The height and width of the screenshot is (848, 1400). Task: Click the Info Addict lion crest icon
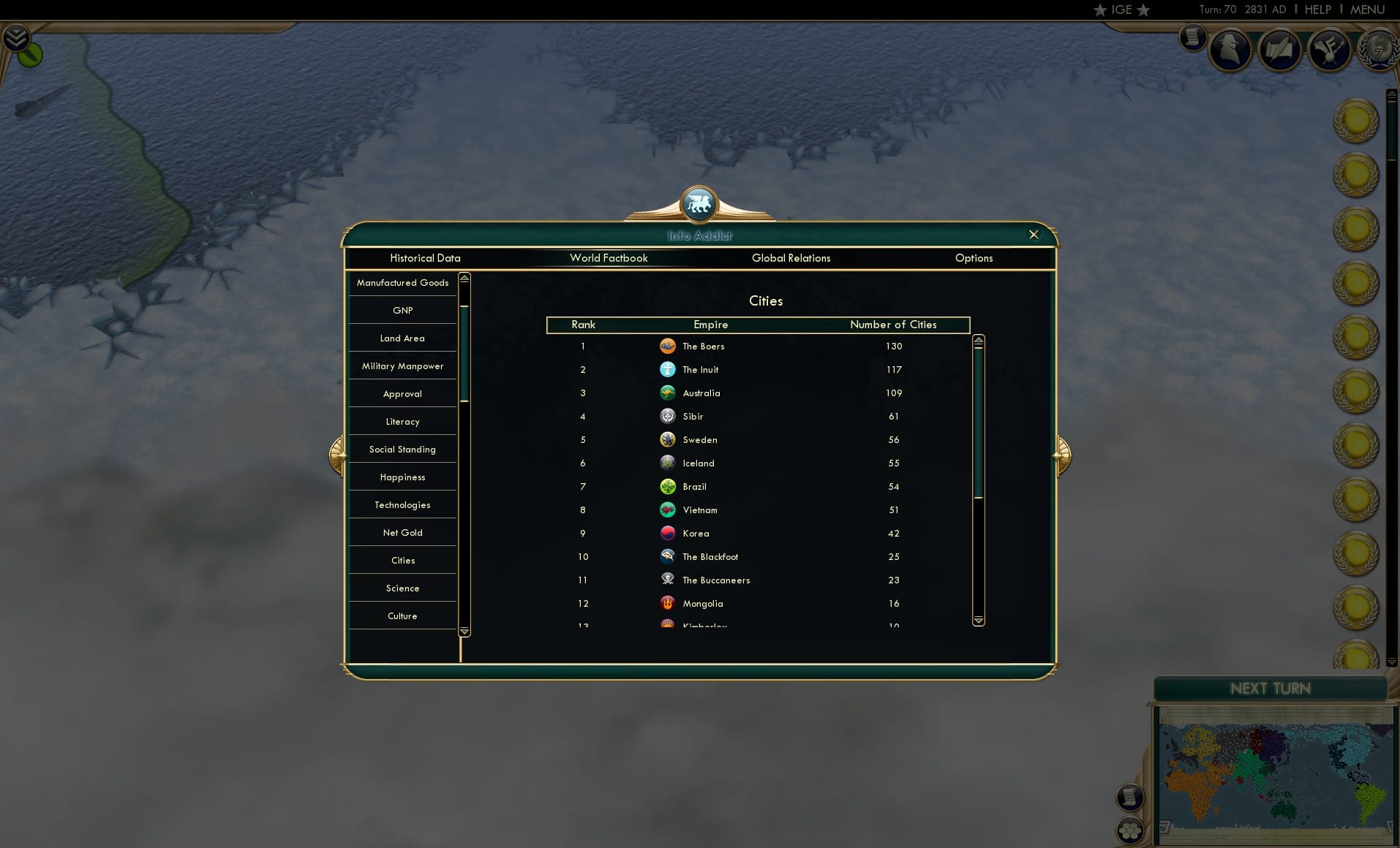coord(699,205)
